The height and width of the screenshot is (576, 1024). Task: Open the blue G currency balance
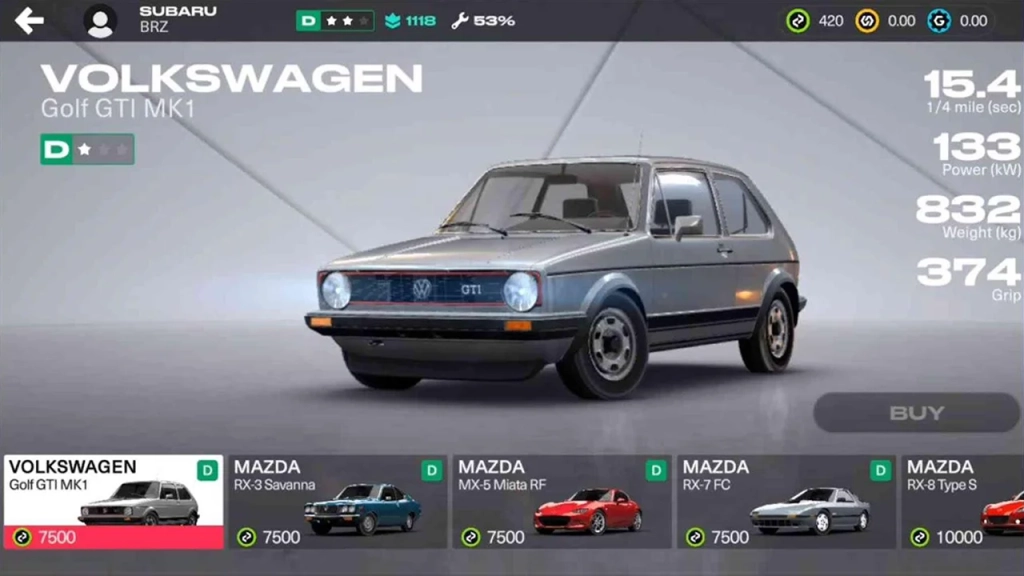point(957,20)
